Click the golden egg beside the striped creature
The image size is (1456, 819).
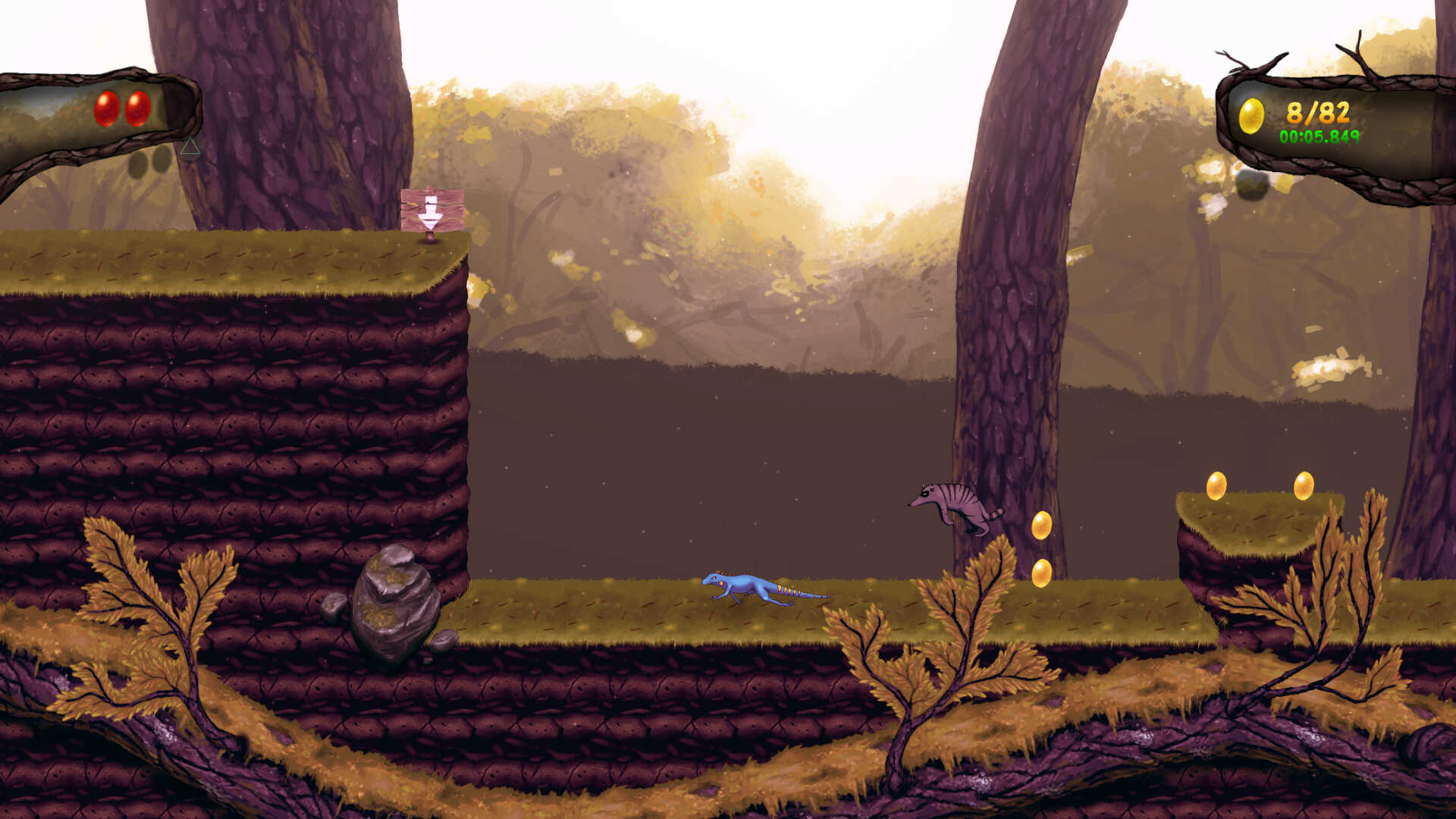[1042, 524]
